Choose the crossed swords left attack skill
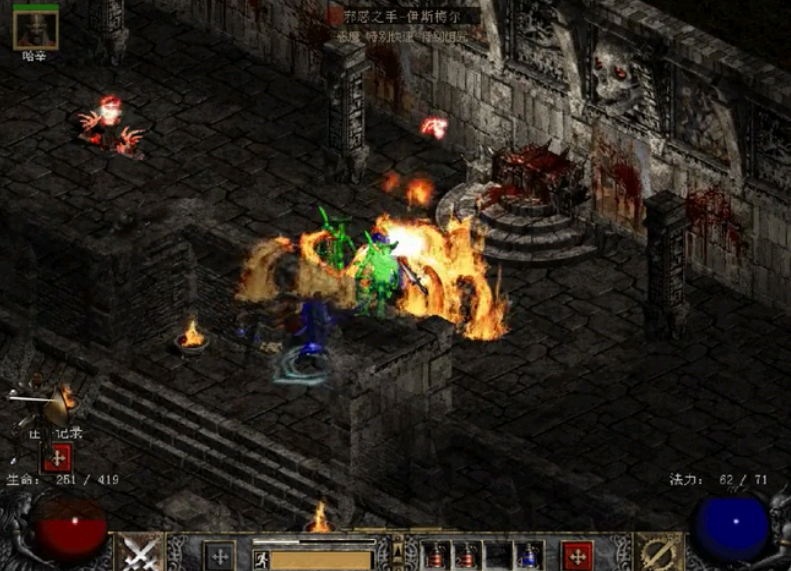Screen dimensions: 791x571 coord(139,553)
